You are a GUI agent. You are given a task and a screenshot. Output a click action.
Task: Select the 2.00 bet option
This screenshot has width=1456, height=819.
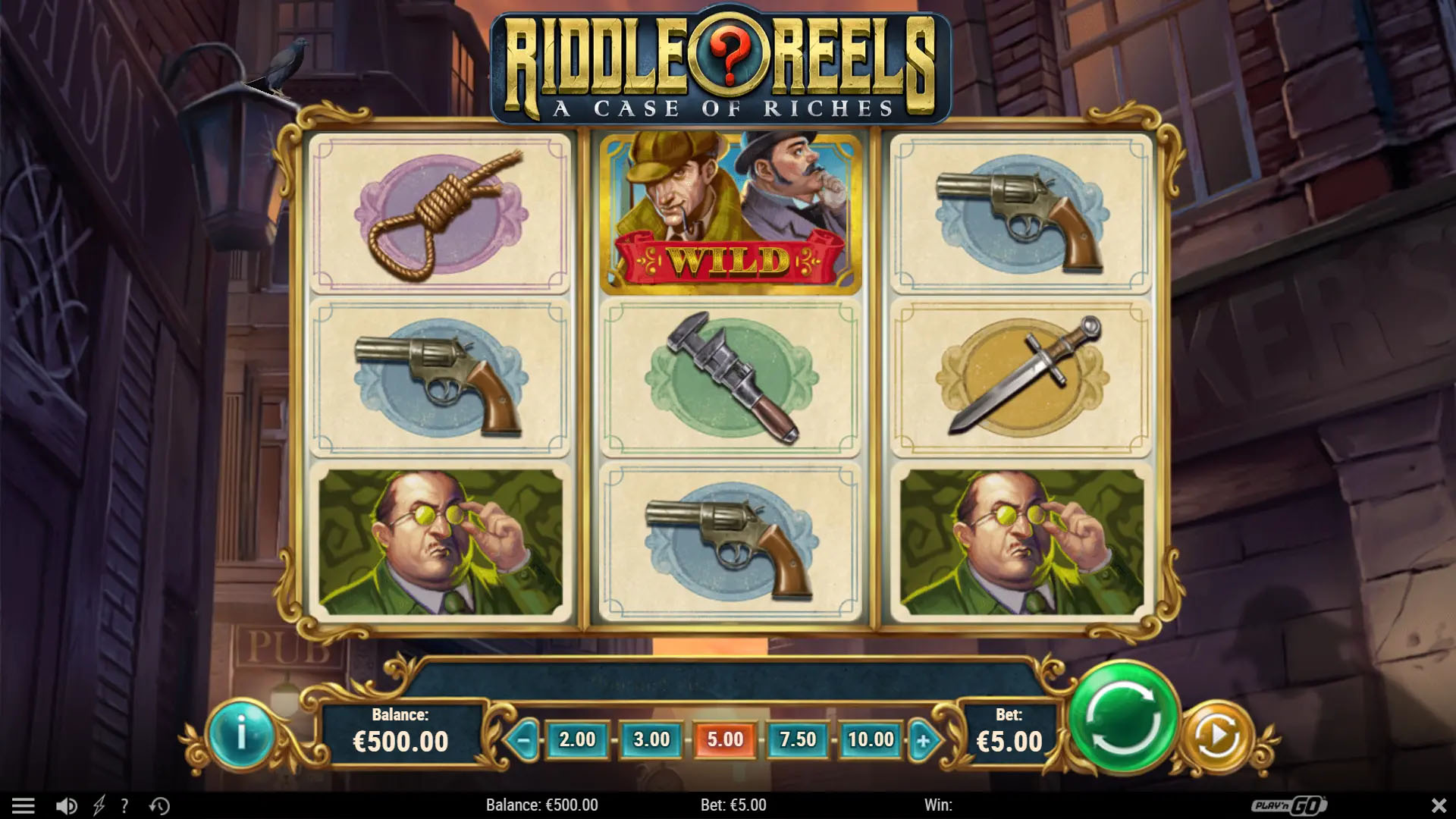point(577,738)
